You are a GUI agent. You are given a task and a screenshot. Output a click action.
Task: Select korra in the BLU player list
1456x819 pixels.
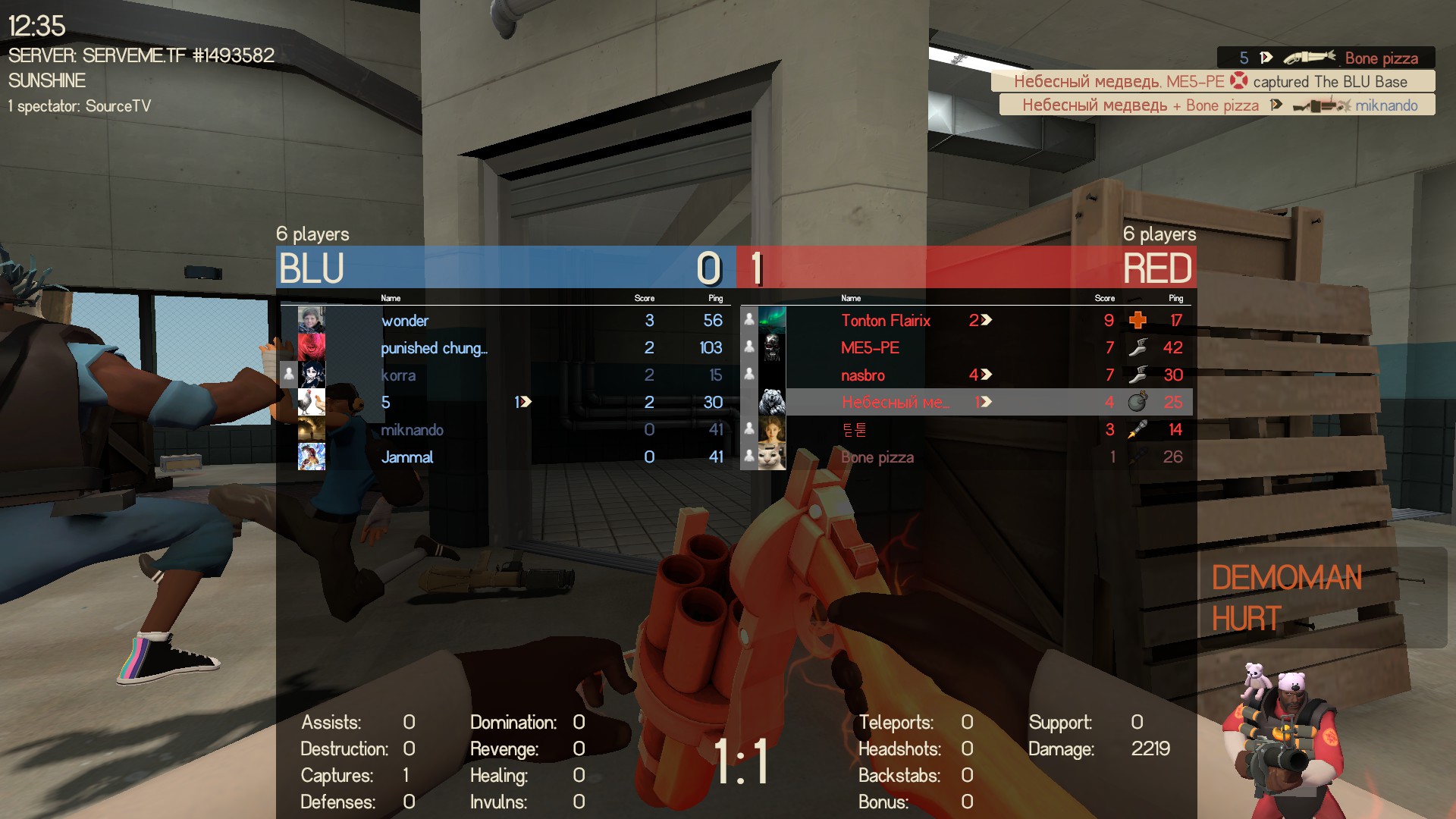398,375
